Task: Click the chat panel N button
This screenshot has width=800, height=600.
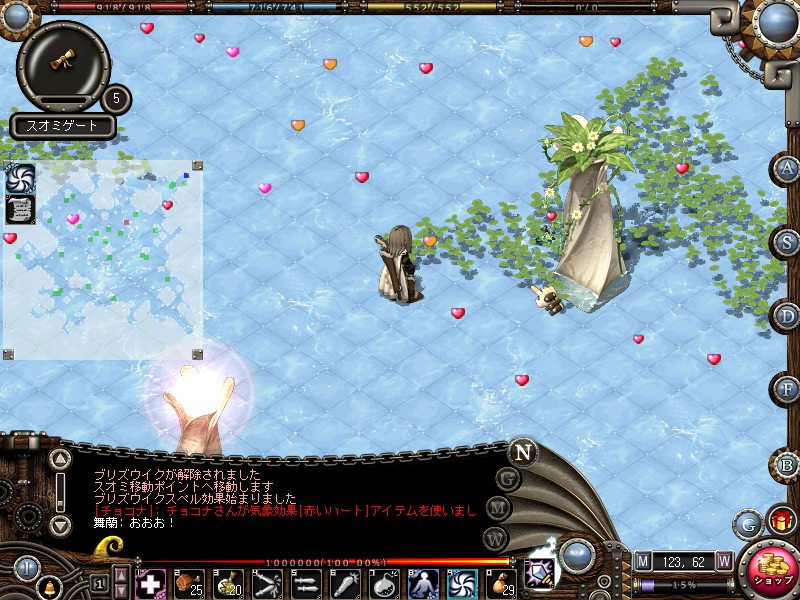Action: tap(522, 452)
